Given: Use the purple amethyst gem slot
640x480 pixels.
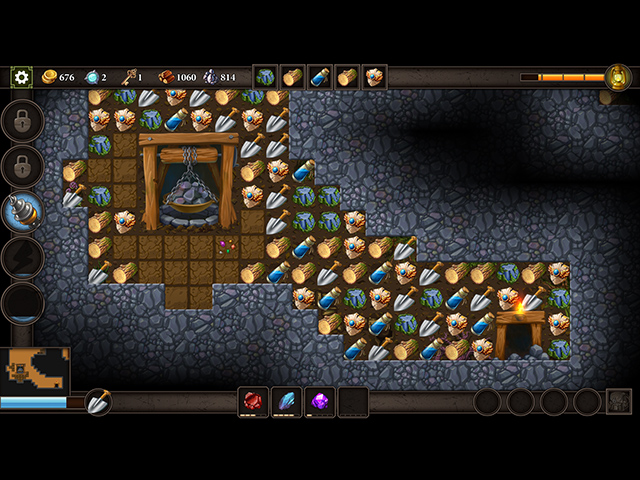Looking at the screenshot, I should coord(320,401).
